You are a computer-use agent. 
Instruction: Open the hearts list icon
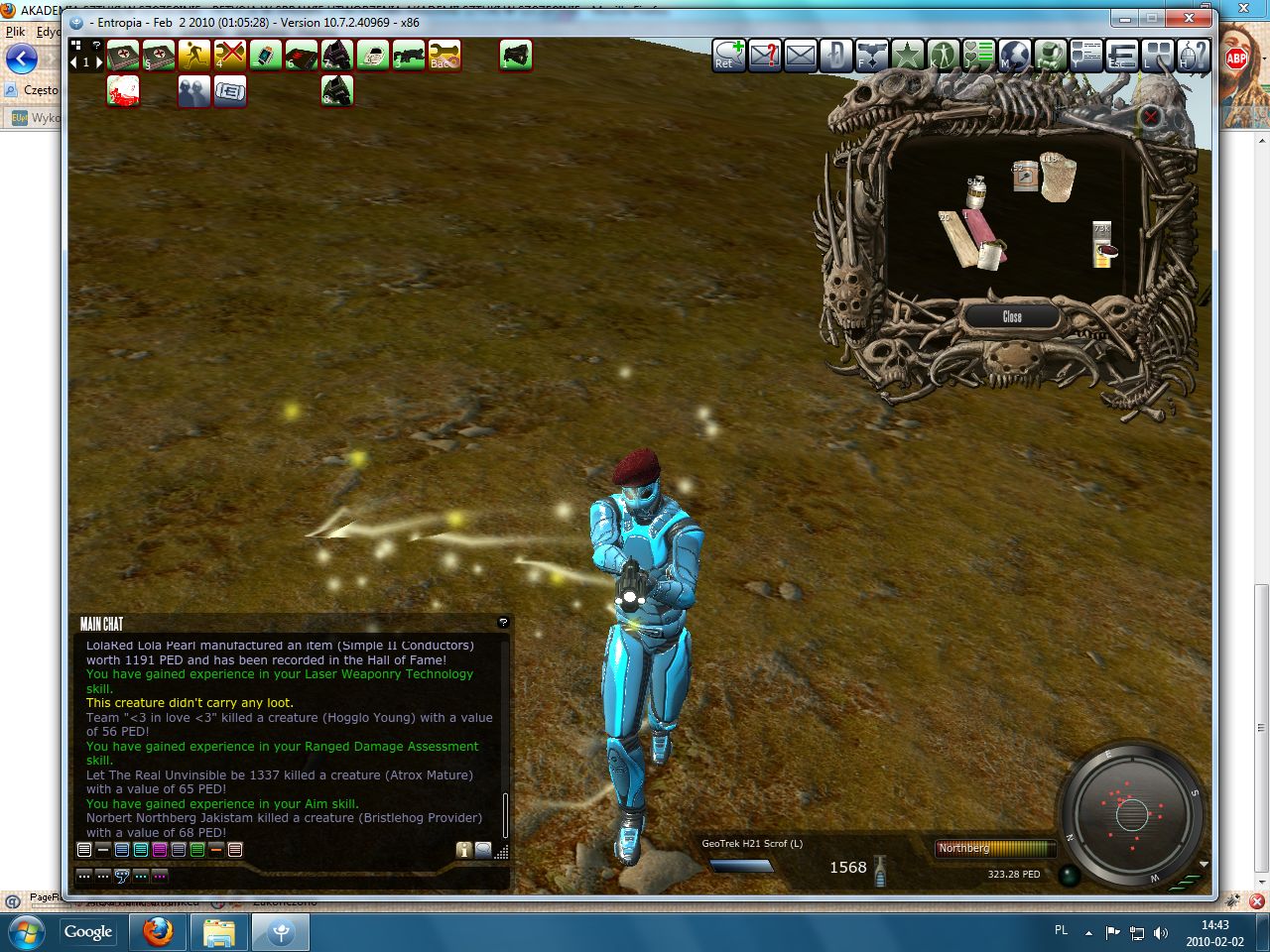pos(978,56)
